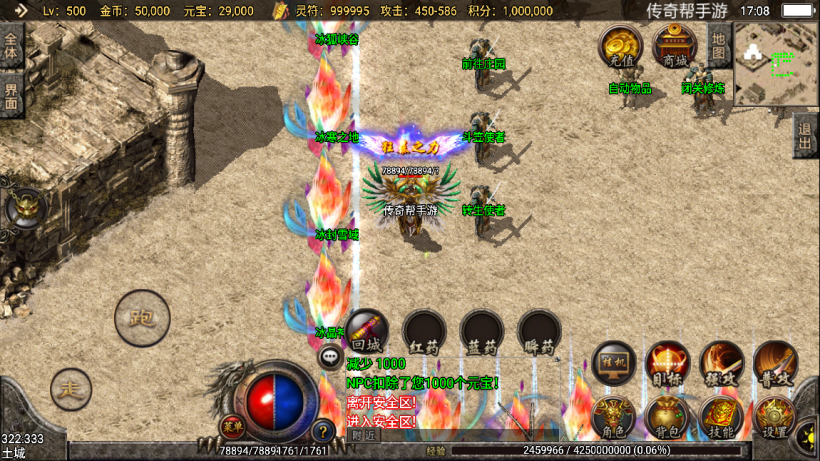
Task: Select the 全体 tab on the left edge
Action: pyautogui.click(x=11, y=47)
